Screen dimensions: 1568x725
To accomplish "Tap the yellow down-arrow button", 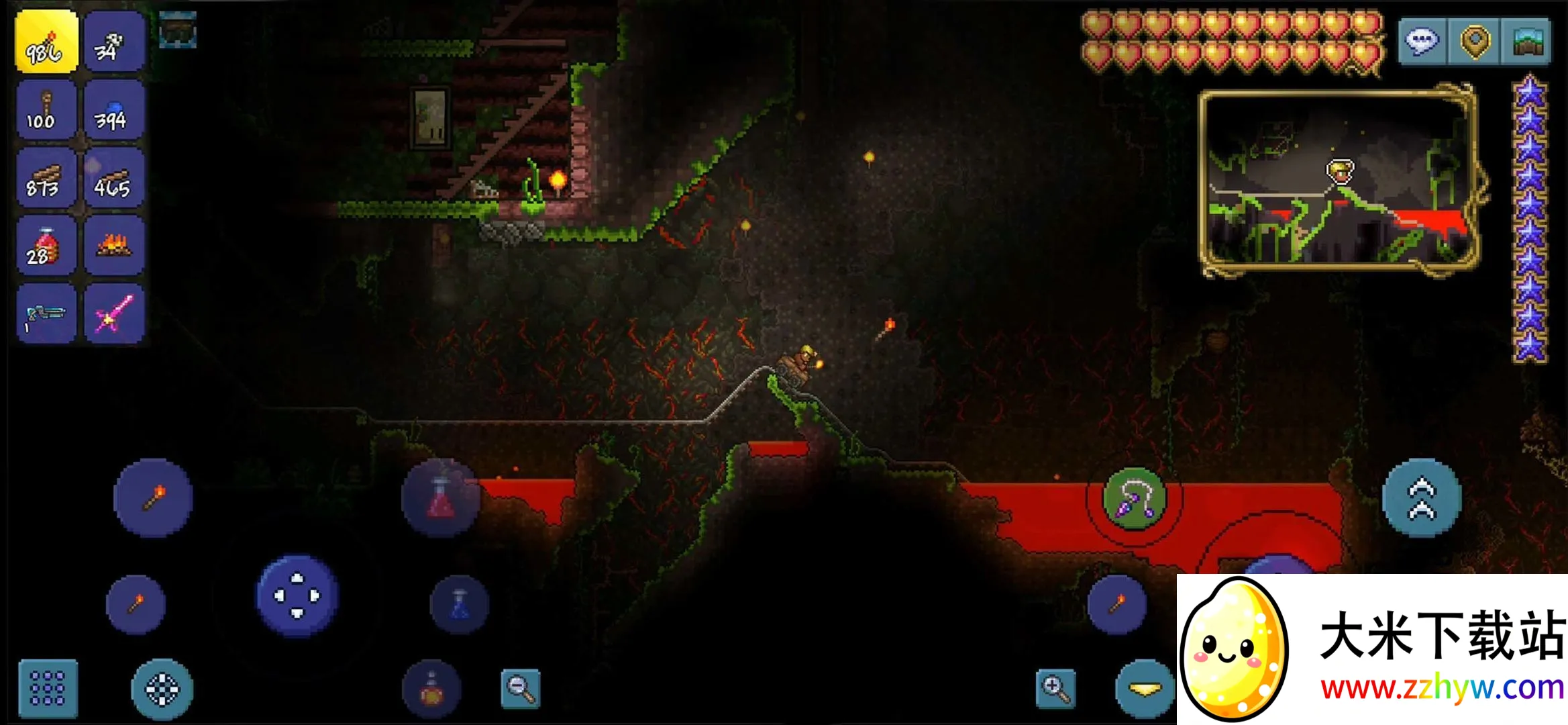I will tap(1145, 689).
